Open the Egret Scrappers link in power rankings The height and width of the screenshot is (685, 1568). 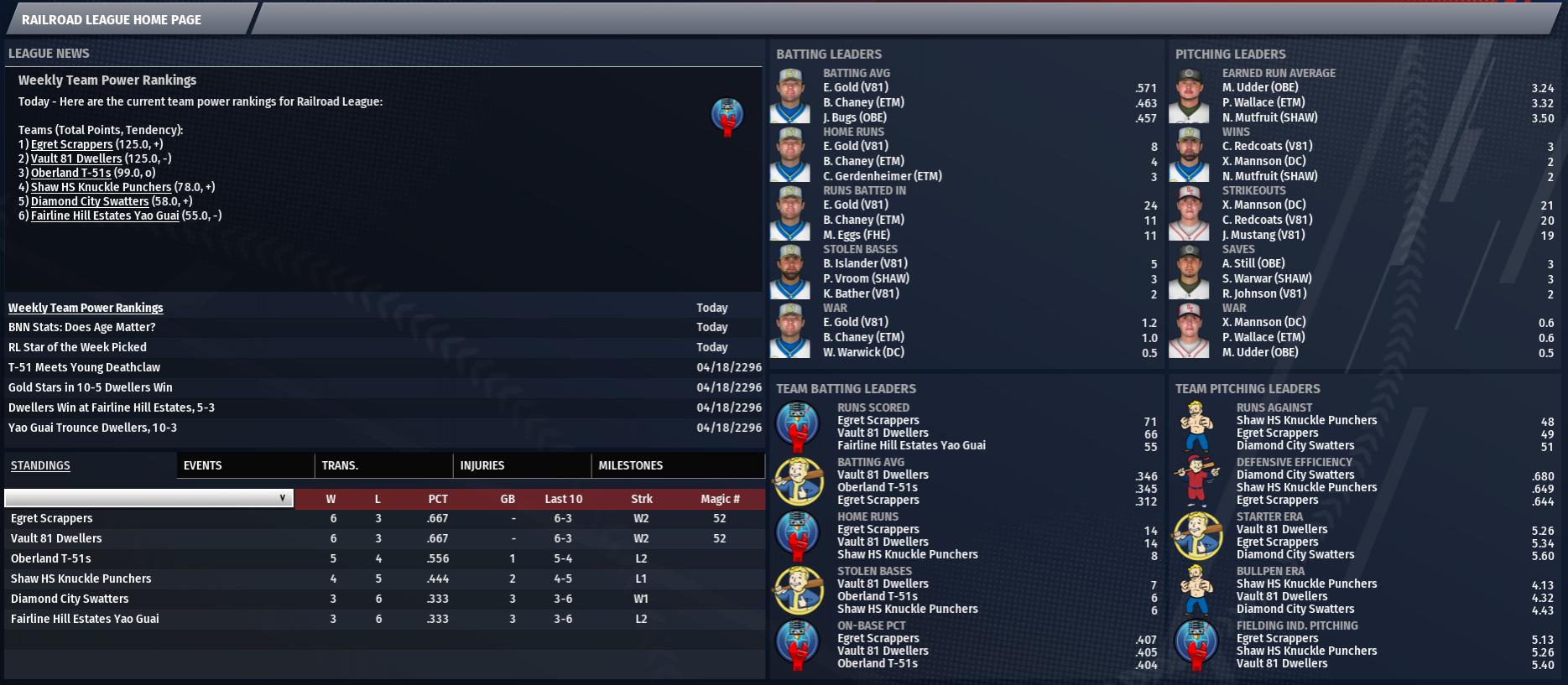click(x=71, y=144)
